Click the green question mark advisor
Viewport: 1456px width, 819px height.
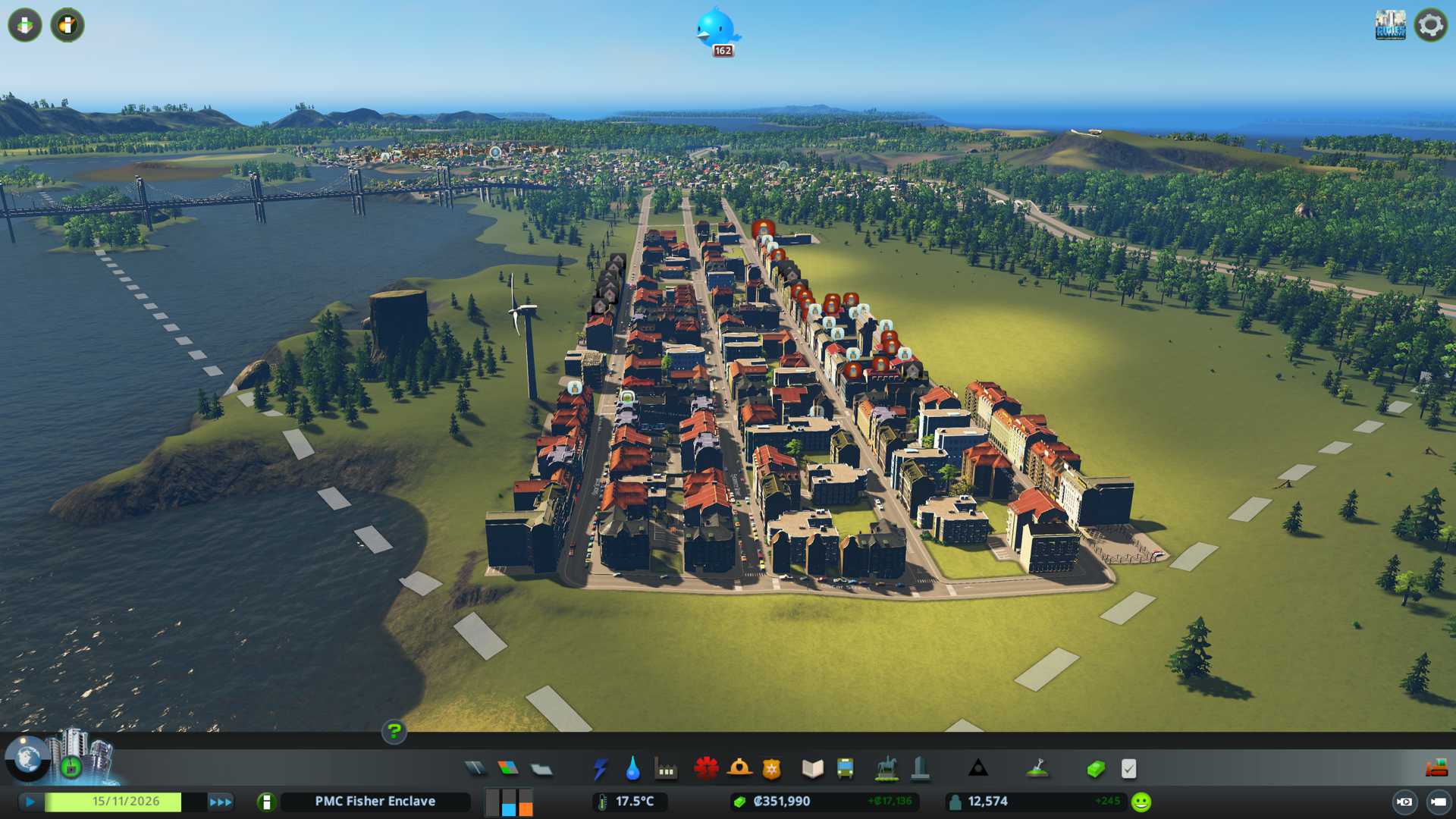394,732
